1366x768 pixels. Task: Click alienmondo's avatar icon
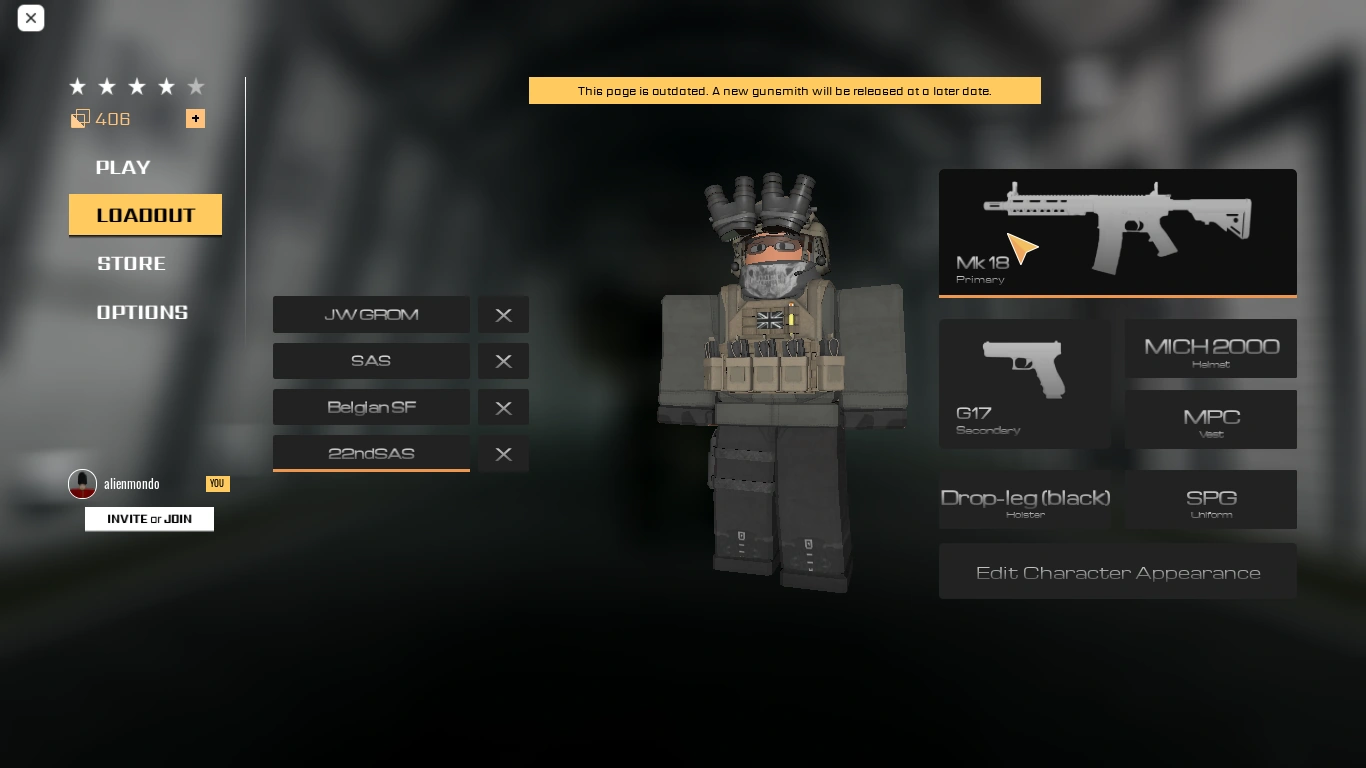point(82,483)
